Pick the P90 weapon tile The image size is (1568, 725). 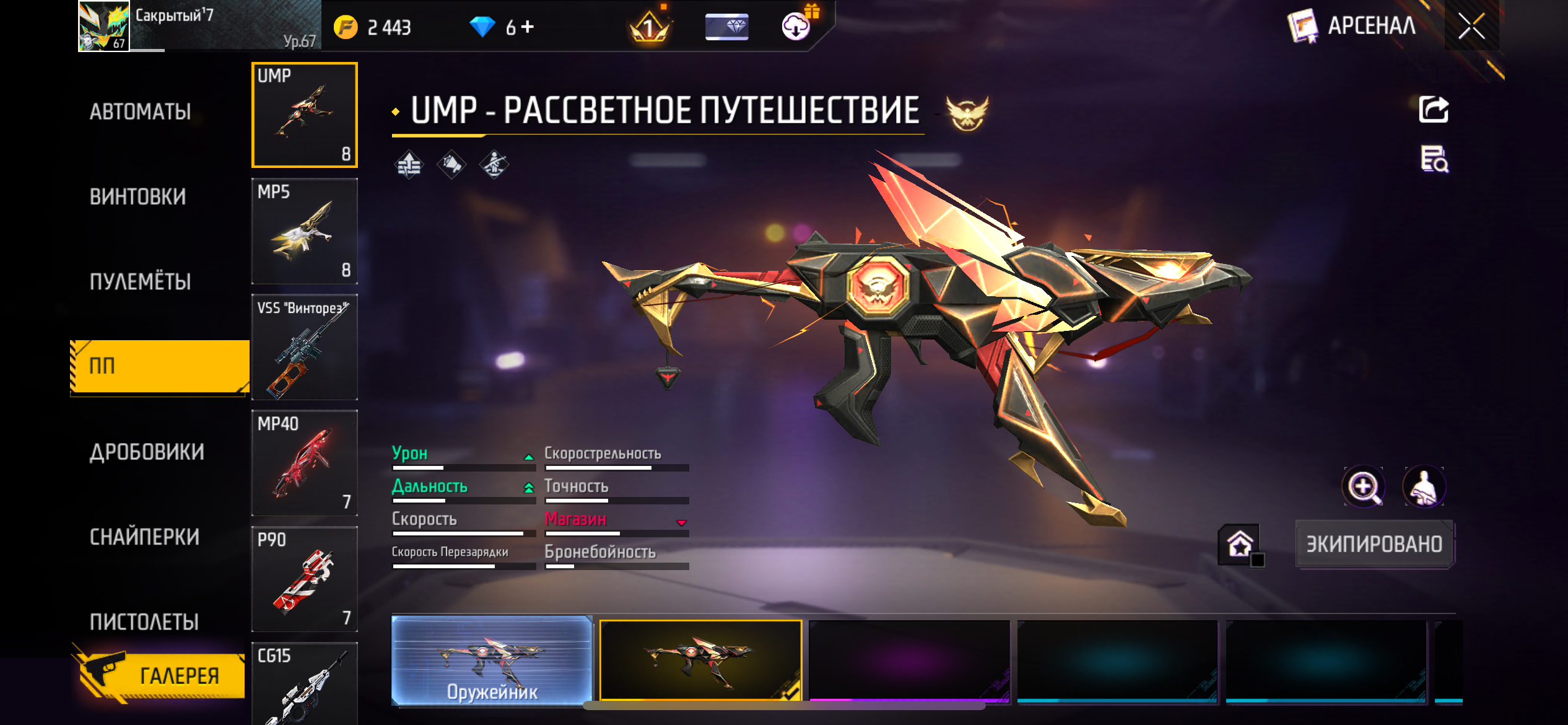(x=304, y=579)
